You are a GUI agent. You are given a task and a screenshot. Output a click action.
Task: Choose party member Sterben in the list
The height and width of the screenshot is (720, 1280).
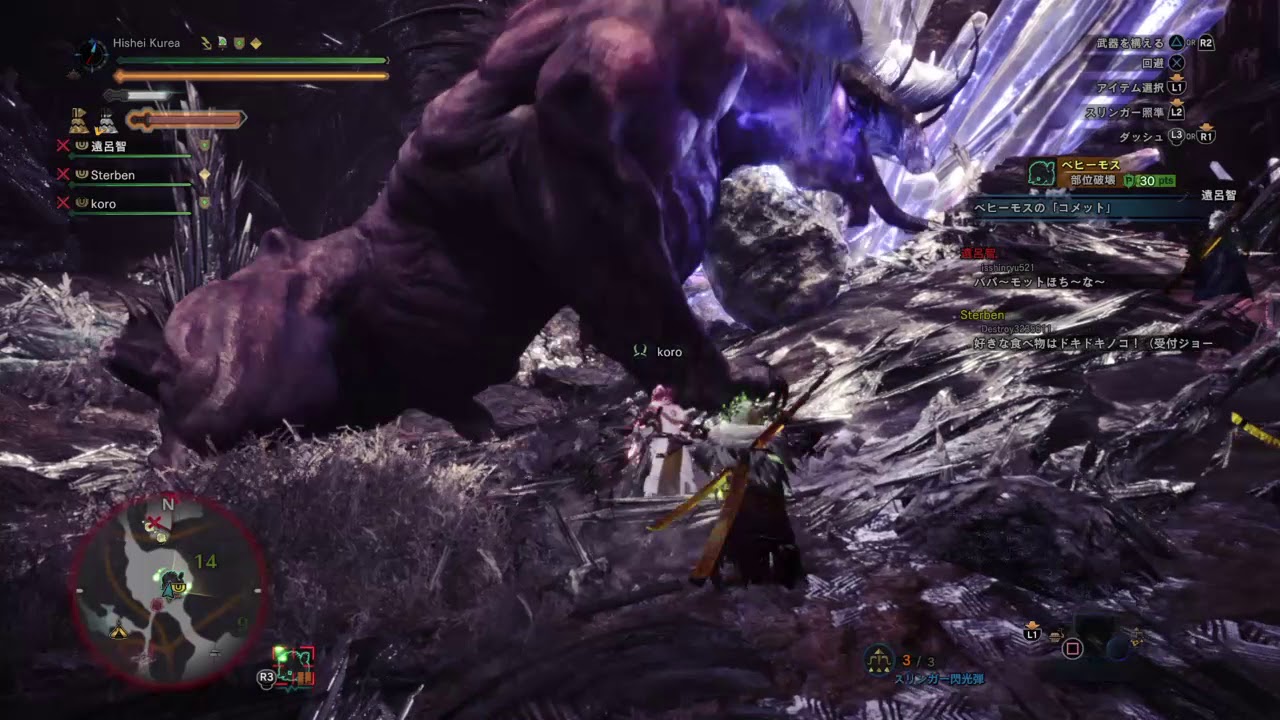pyautogui.click(x=112, y=175)
